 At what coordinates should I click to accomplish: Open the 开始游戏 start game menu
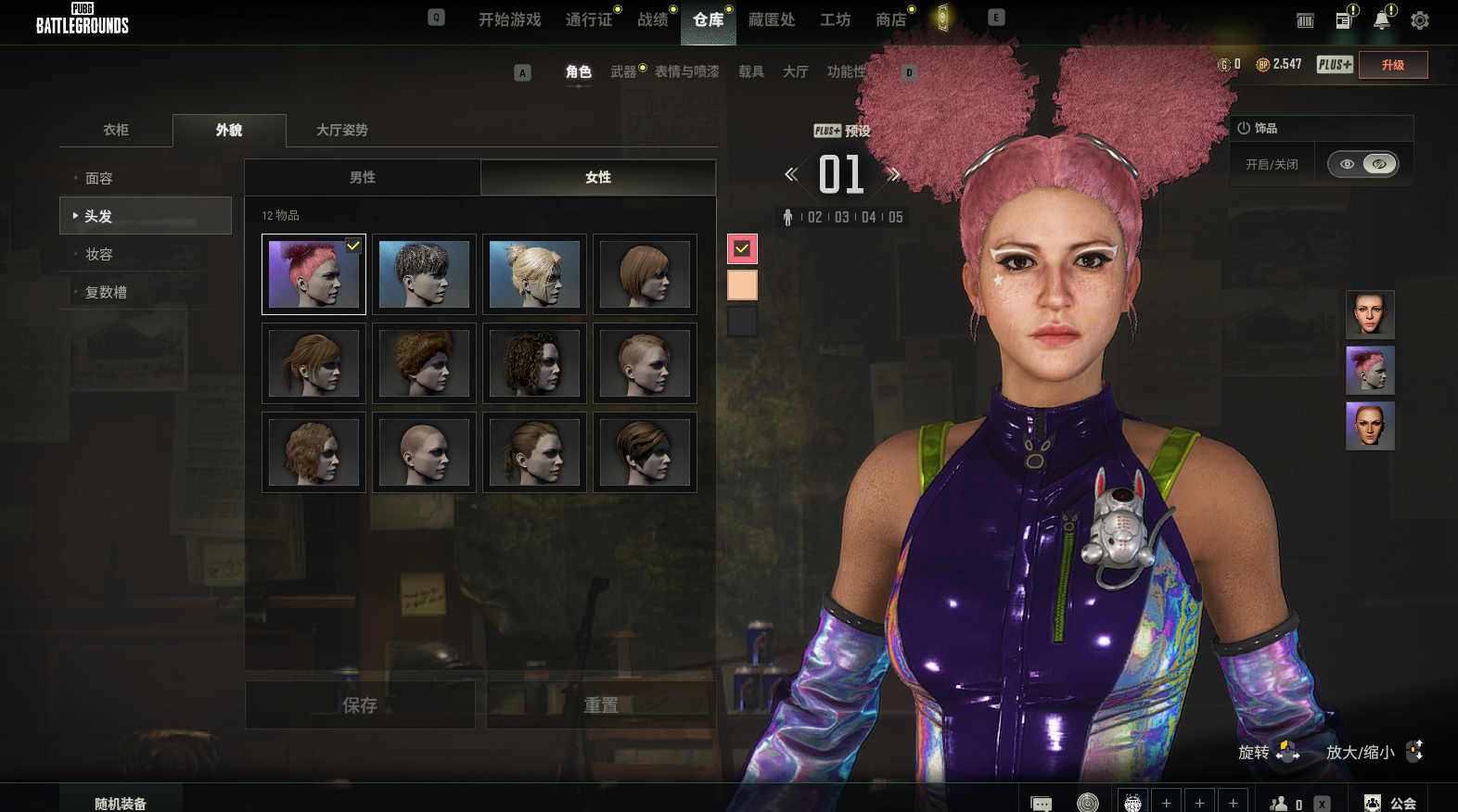pyautogui.click(x=509, y=19)
